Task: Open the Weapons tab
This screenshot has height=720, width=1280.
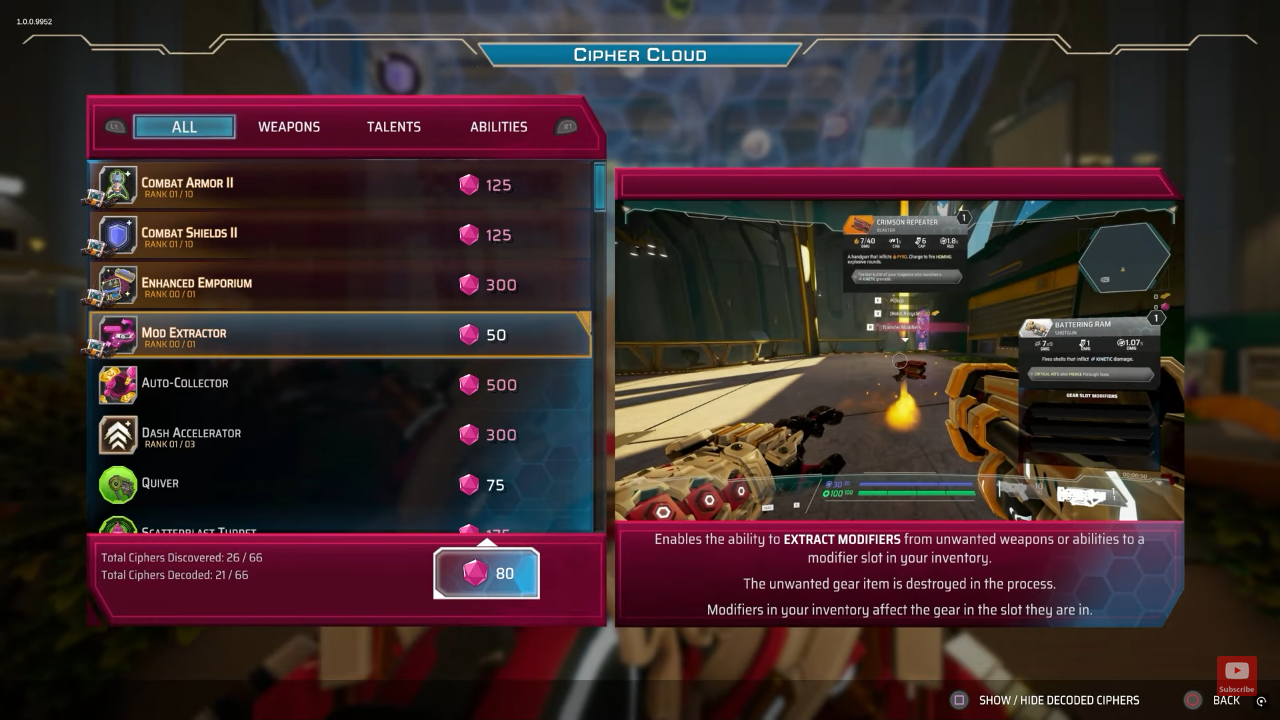Action: 289,127
